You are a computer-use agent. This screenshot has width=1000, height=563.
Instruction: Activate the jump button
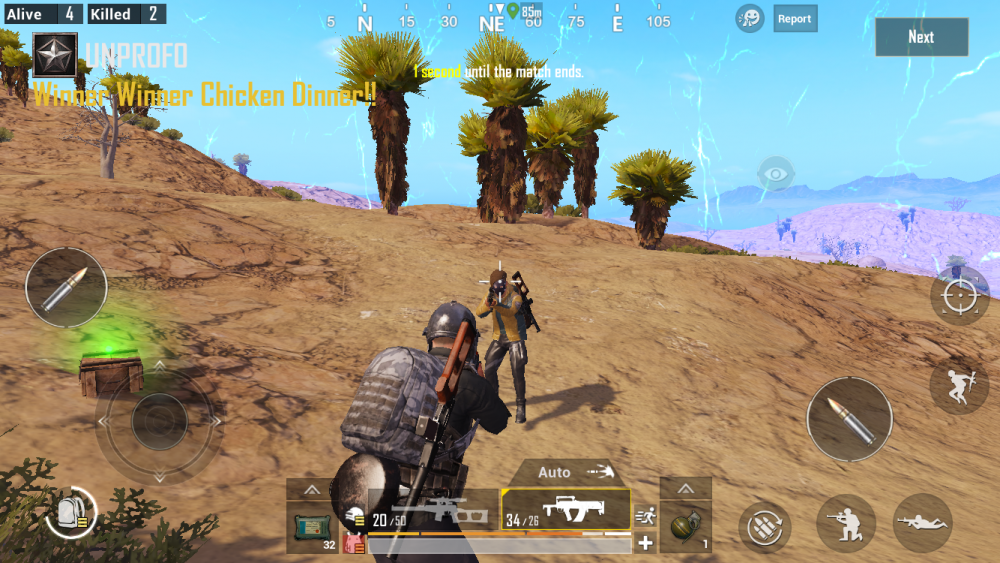(x=959, y=386)
